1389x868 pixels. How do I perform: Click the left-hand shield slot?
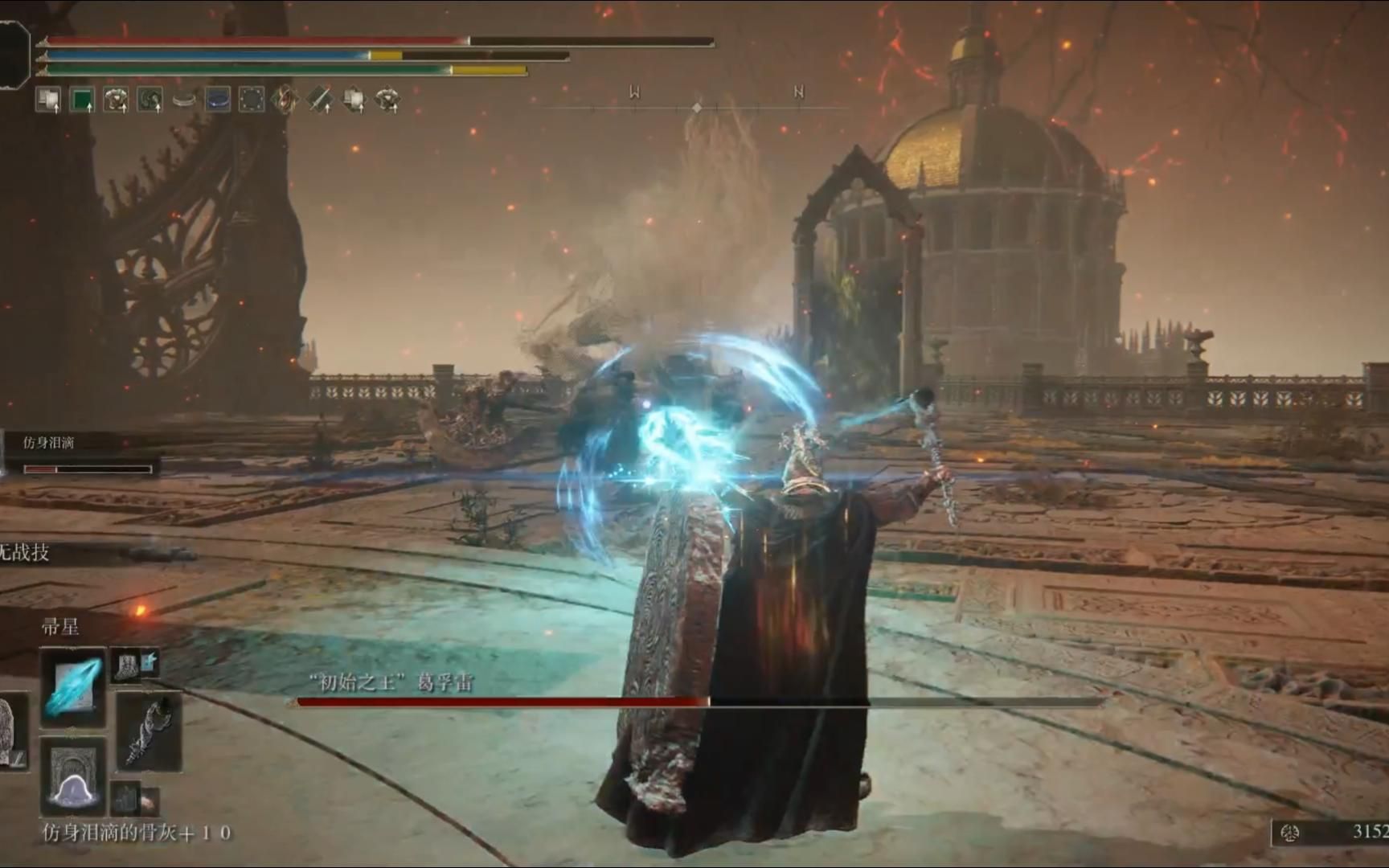click(12, 731)
